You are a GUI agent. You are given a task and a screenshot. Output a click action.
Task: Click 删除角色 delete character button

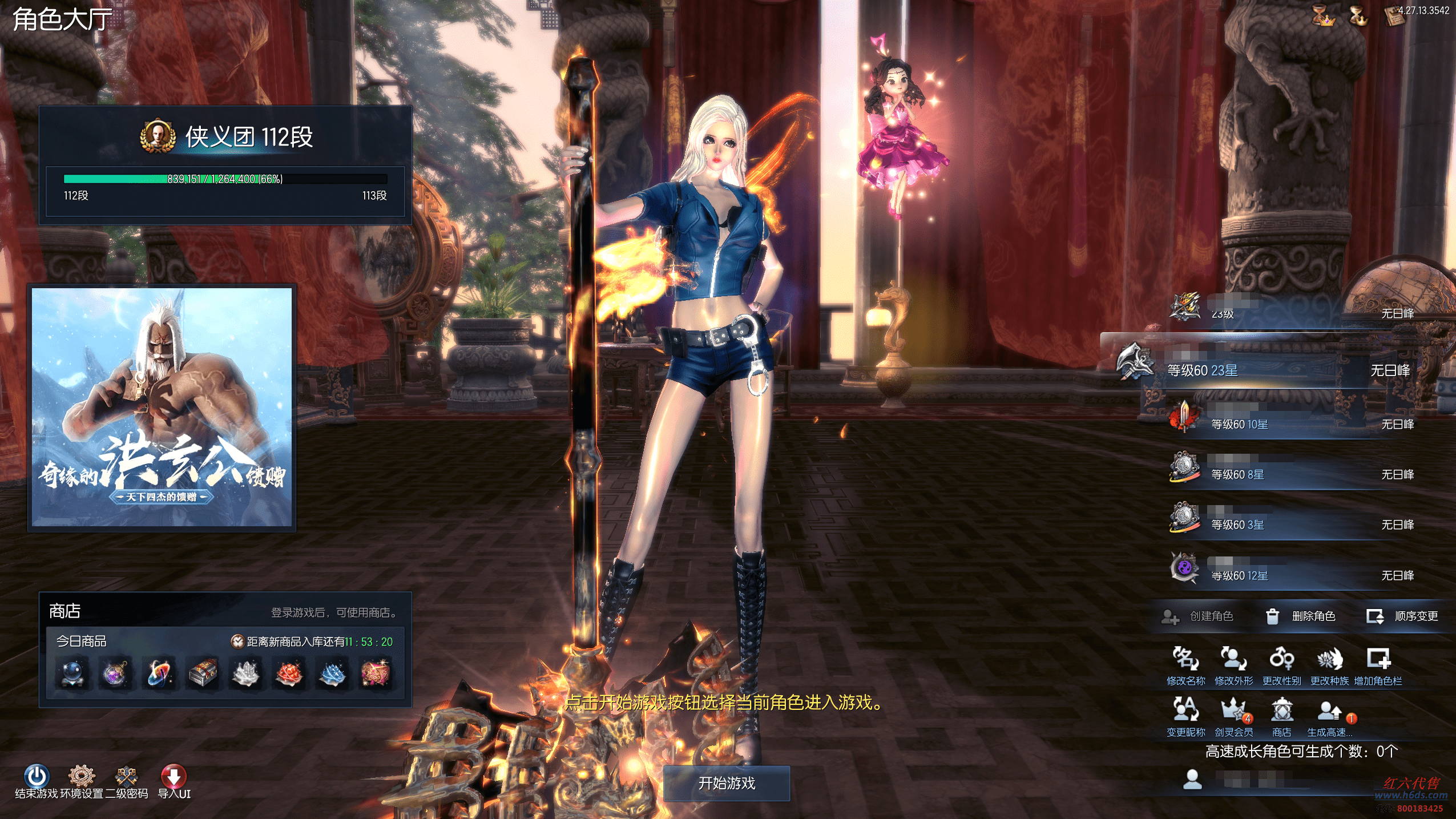pyautogui.click(x=1301, y=616)
